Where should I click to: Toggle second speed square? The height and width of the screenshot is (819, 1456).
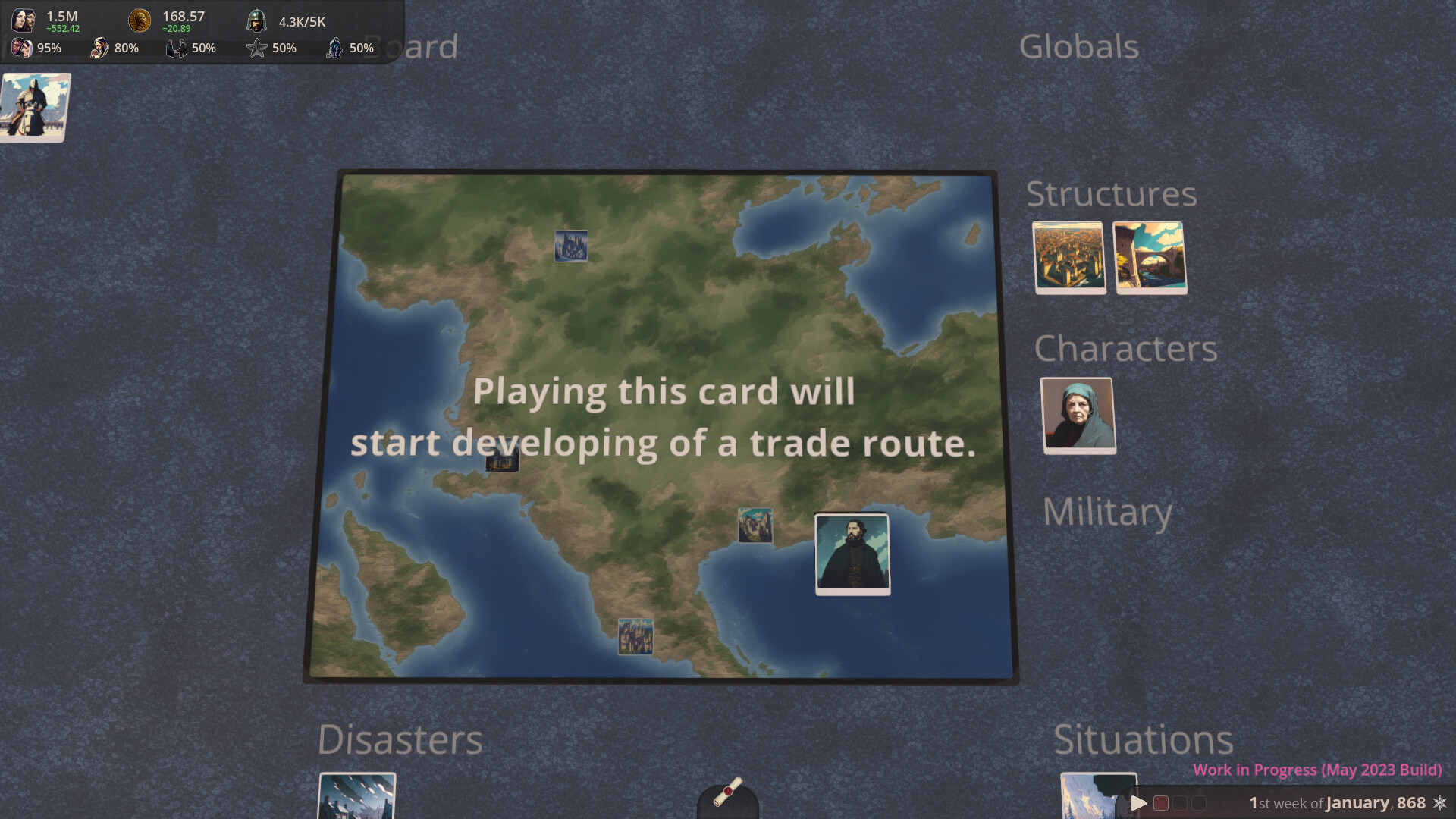tap(1180, 802)
